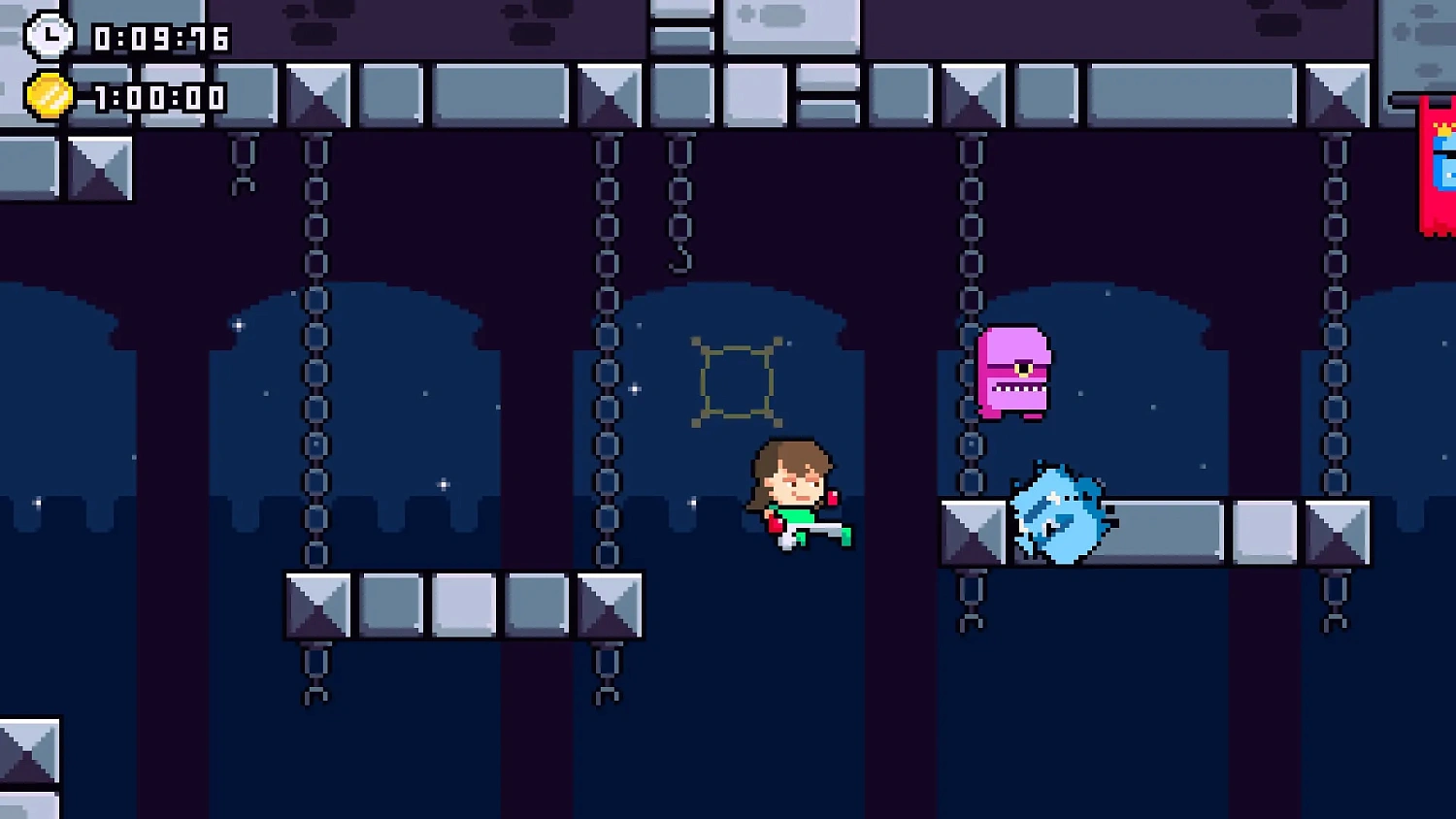The image size is (1456, 819).
Task: Click the blue spiky slime enemy
Action: point(1058,514)
